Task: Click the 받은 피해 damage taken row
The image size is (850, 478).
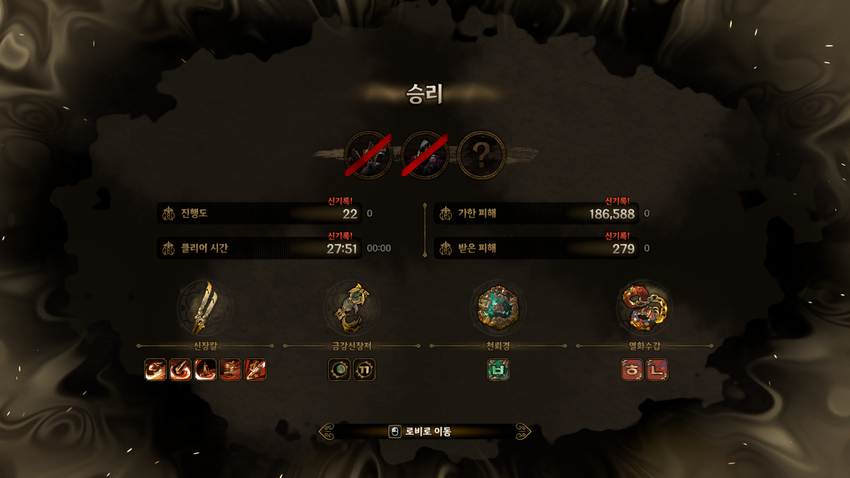Action: click(x=538, y=248)
